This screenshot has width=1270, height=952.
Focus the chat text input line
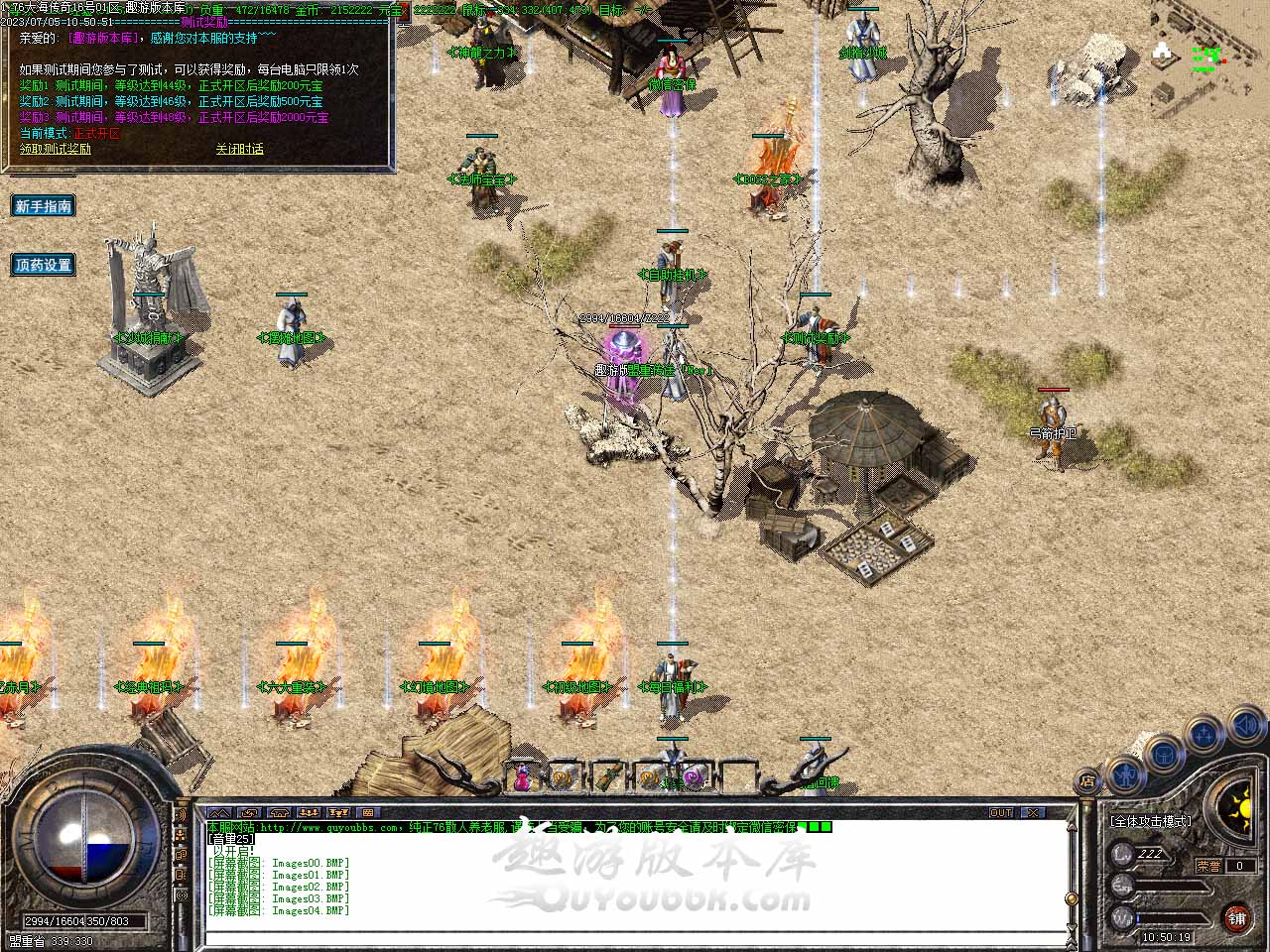click(635, 936)
